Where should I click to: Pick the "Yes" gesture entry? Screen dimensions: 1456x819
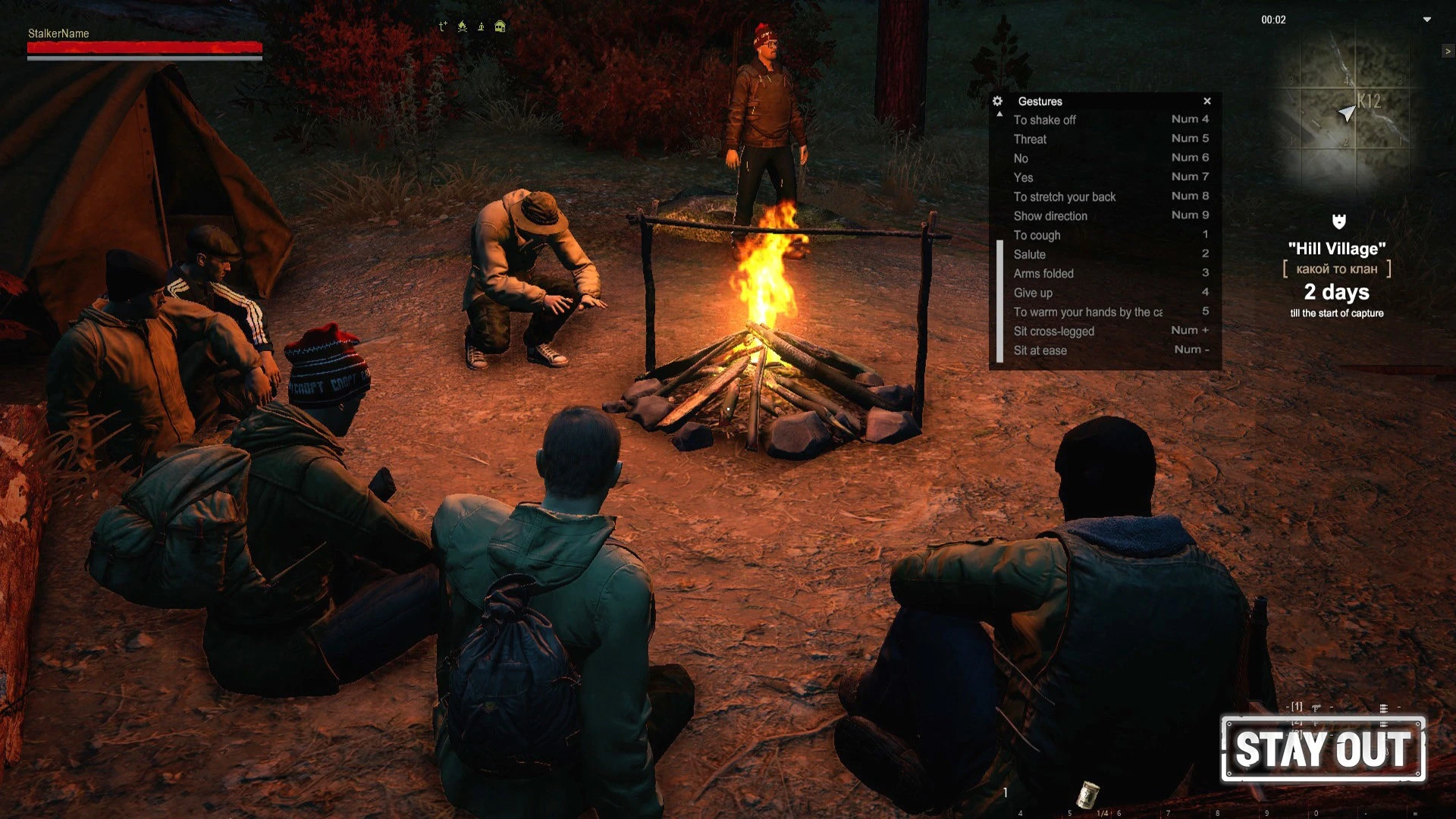point(1023,177)
